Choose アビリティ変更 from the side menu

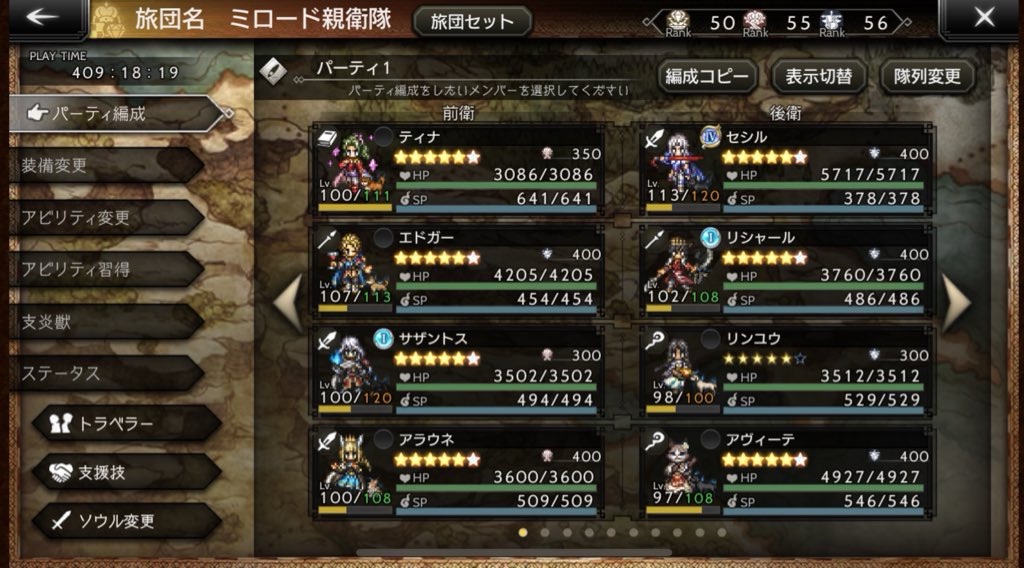[100, 217]
